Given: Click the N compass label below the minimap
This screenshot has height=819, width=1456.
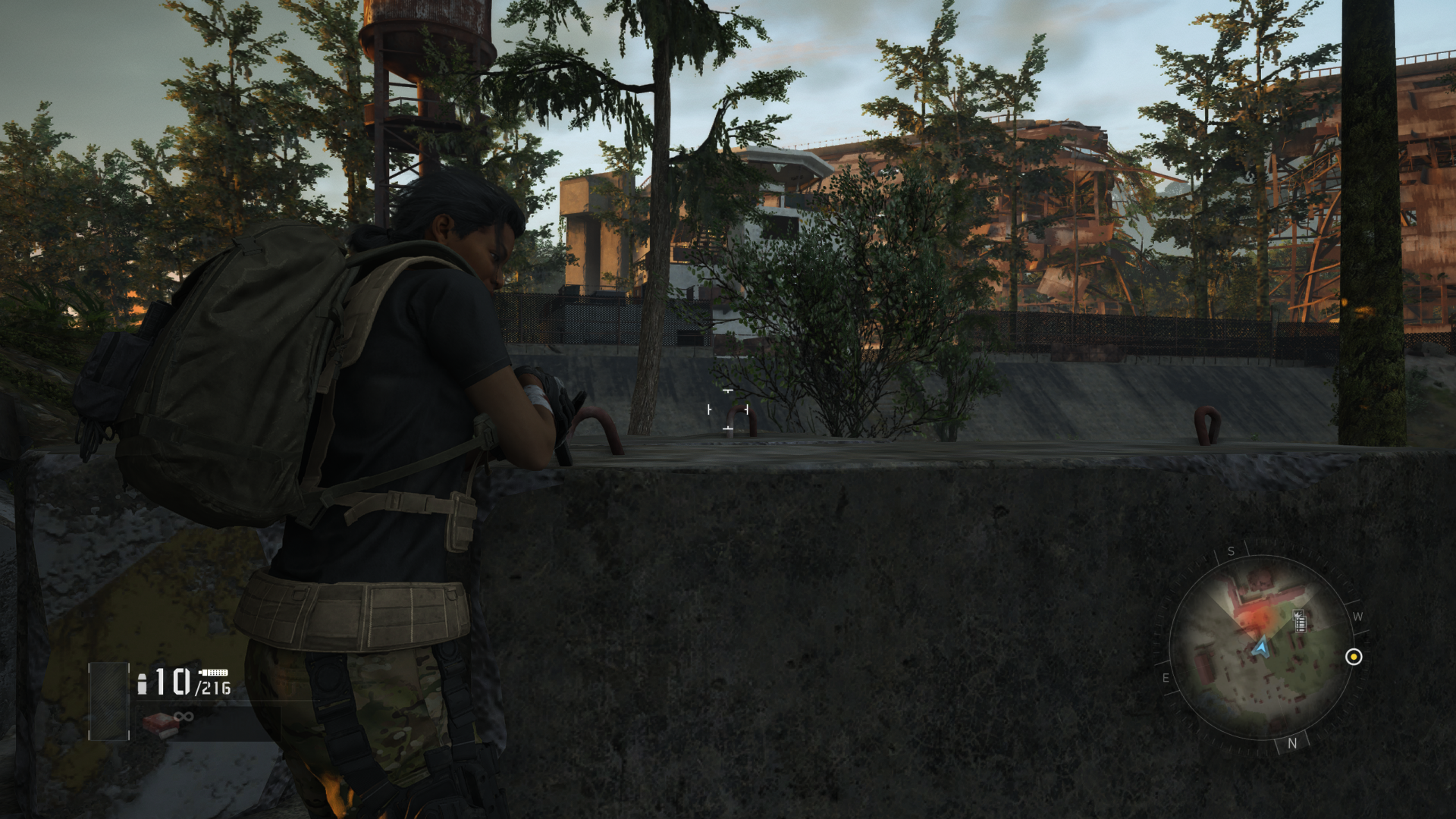Looking at the screenshot, I should pyautogui.click(x=1291, y=743).
